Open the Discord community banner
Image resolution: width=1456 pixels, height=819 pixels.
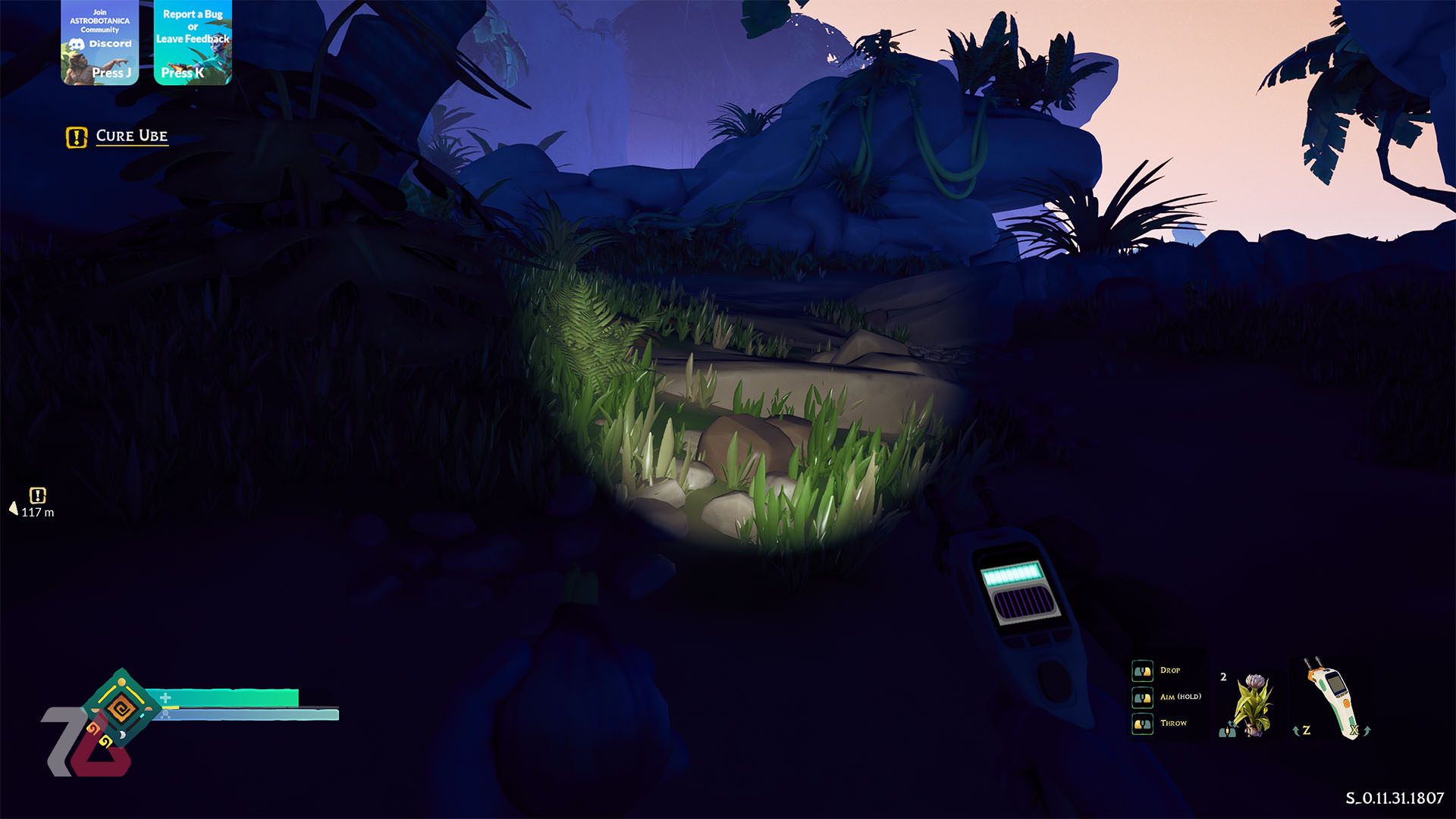[99, 42]
